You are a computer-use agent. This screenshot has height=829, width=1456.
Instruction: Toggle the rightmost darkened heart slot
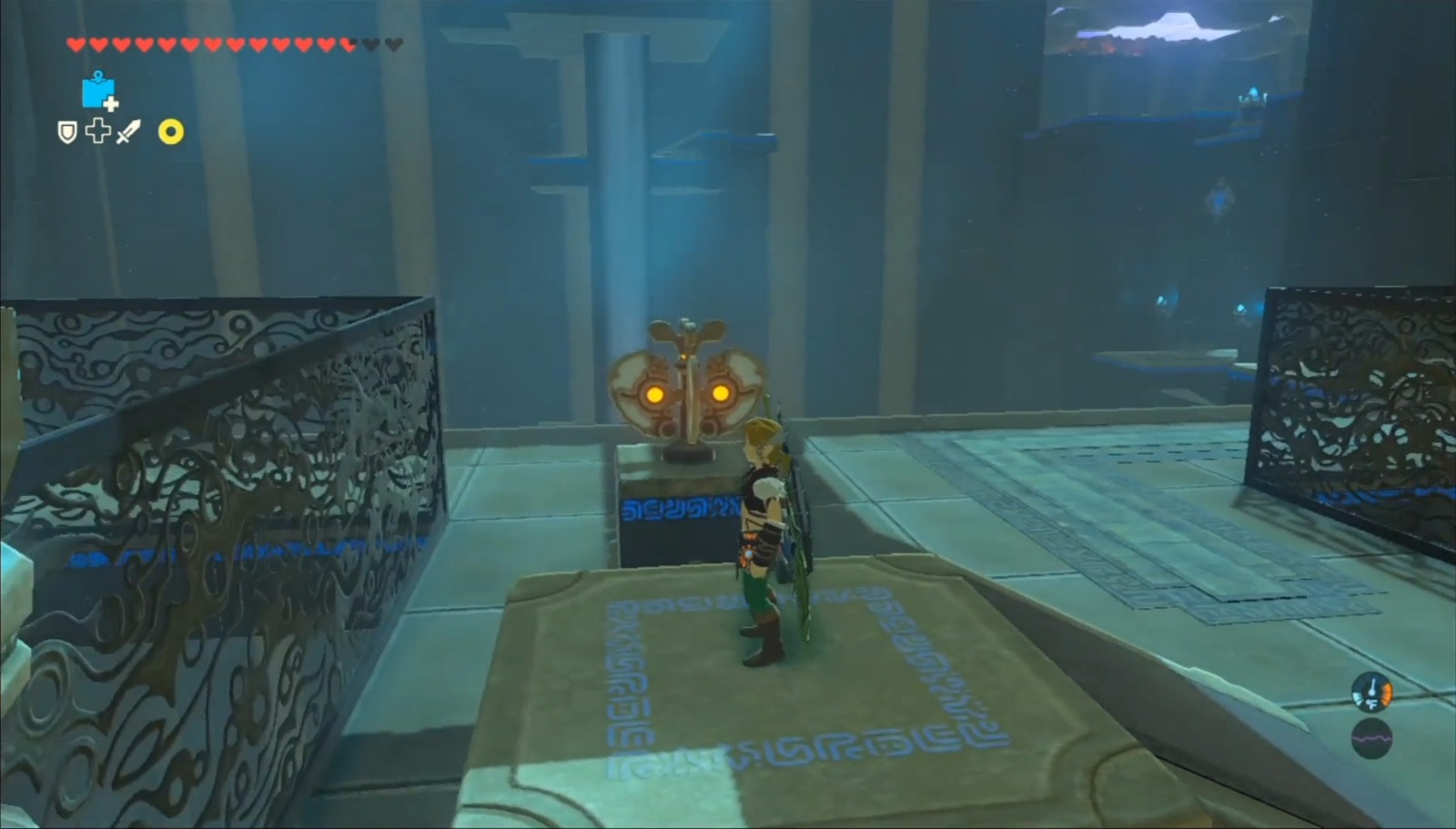[x=394, y=44]
